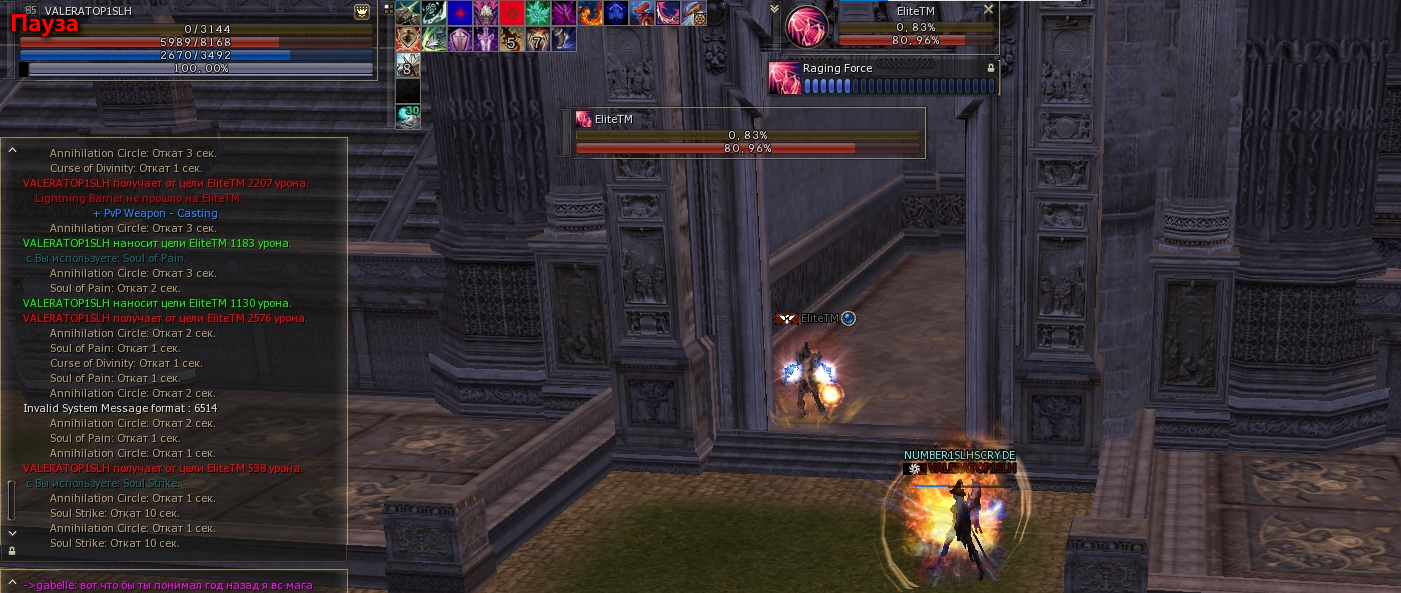
Task: Close the EliteTM target window
Action: (x=988, y=9)
